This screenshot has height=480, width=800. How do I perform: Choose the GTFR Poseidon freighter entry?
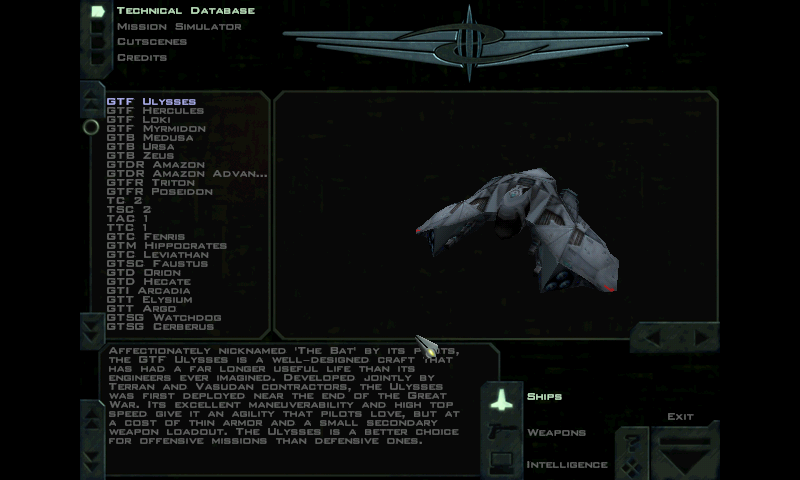[159, 192]
